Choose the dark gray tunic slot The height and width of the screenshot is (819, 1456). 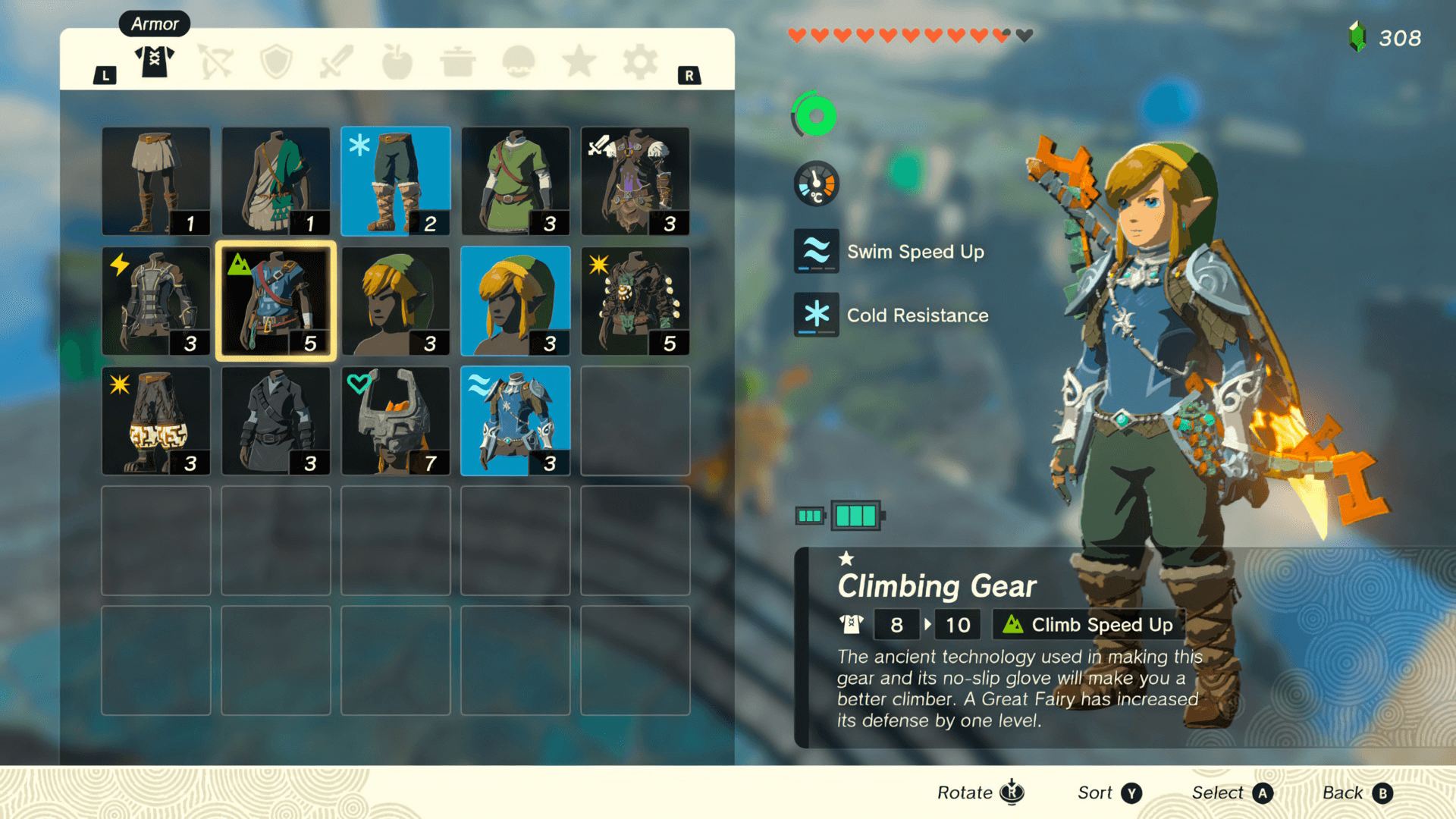[276, 421]
